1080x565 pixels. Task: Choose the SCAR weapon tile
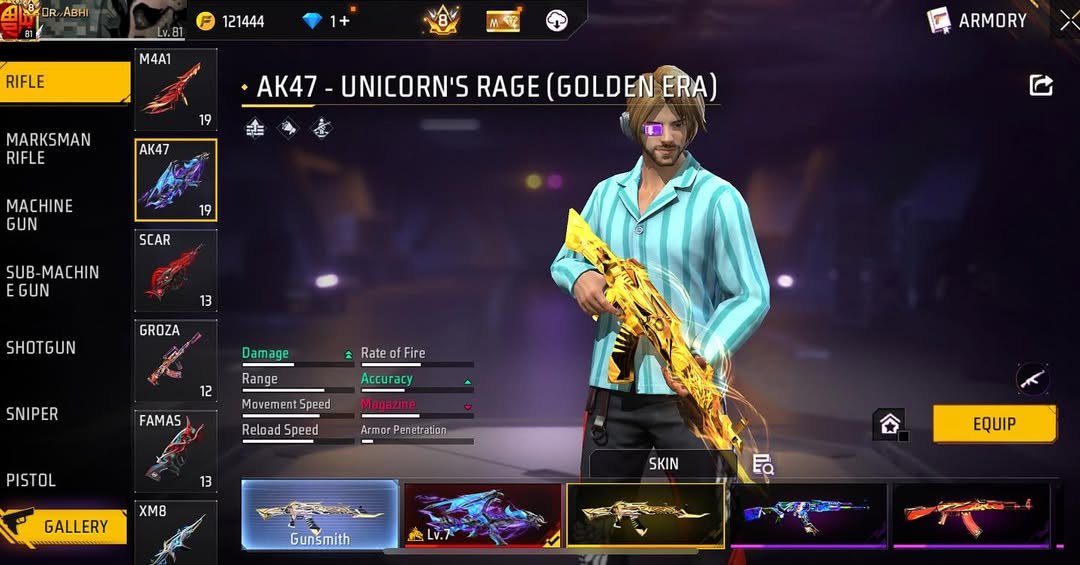point(176,271)
